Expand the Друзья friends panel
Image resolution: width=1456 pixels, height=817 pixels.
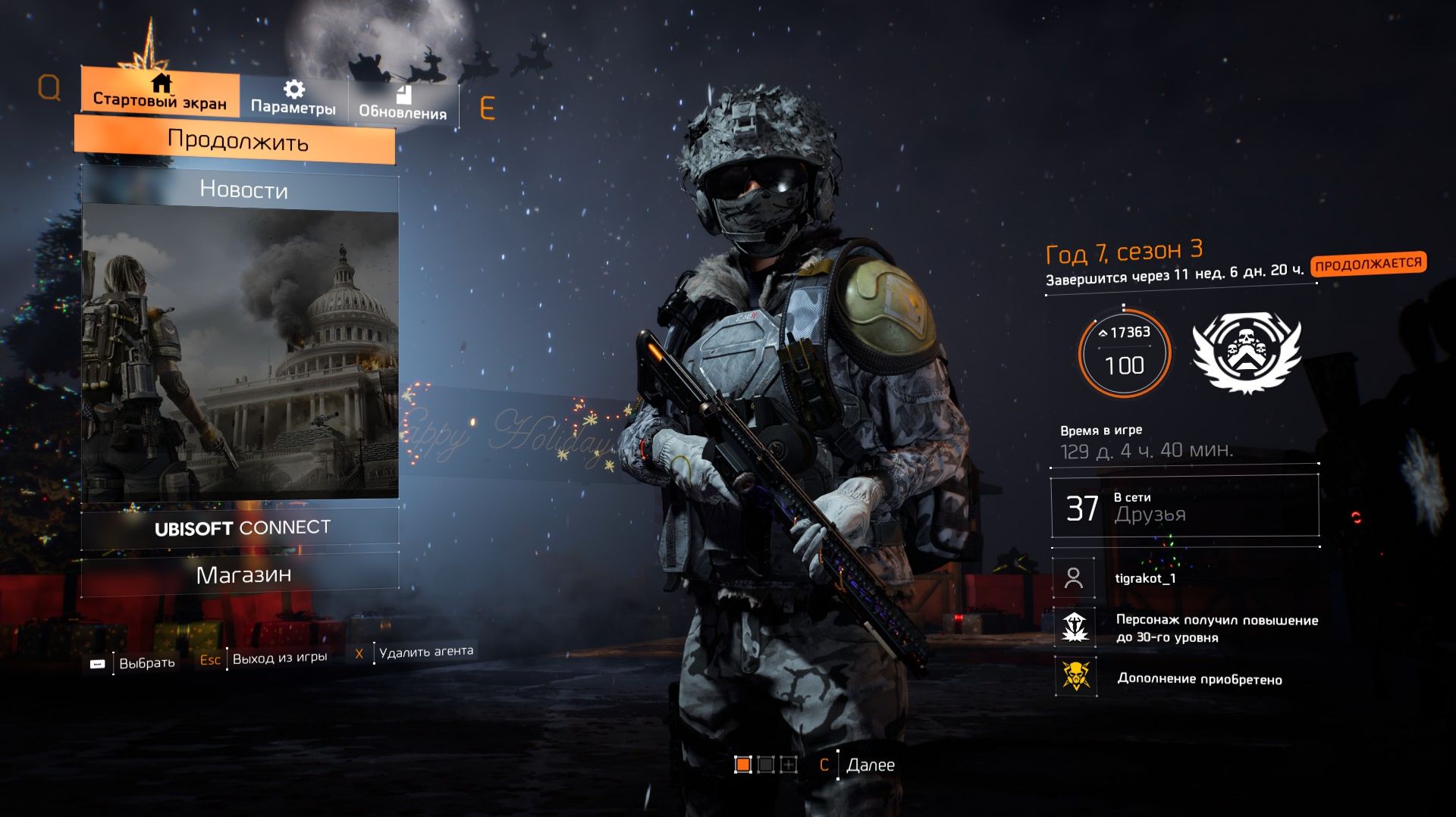pos(1183,506)
